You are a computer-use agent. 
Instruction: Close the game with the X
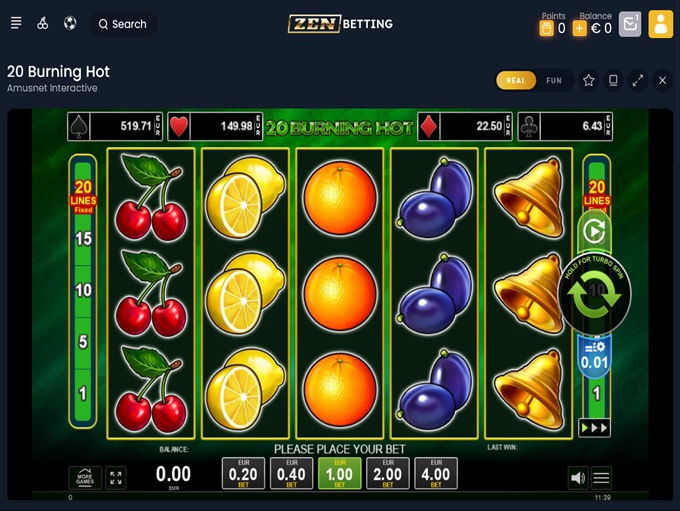coord(662,81)
